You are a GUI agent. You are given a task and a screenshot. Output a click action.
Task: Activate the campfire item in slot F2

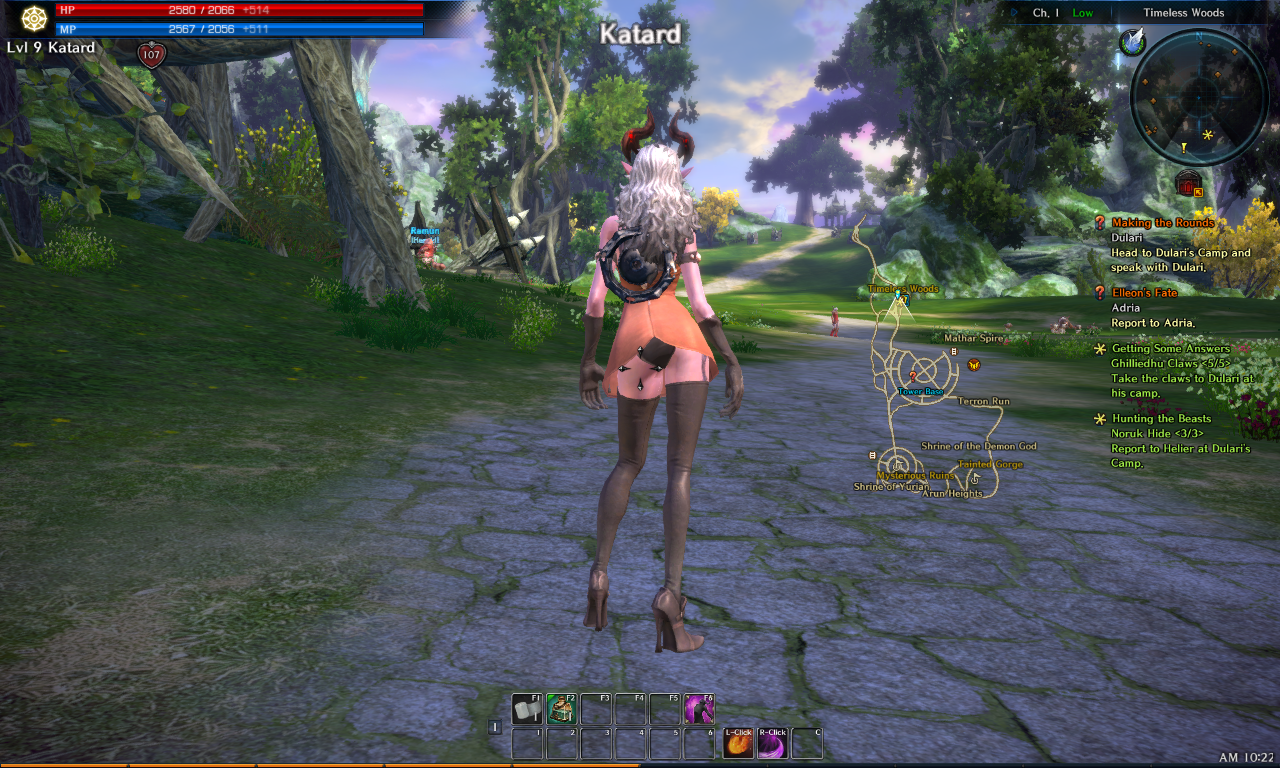[561, 709]
